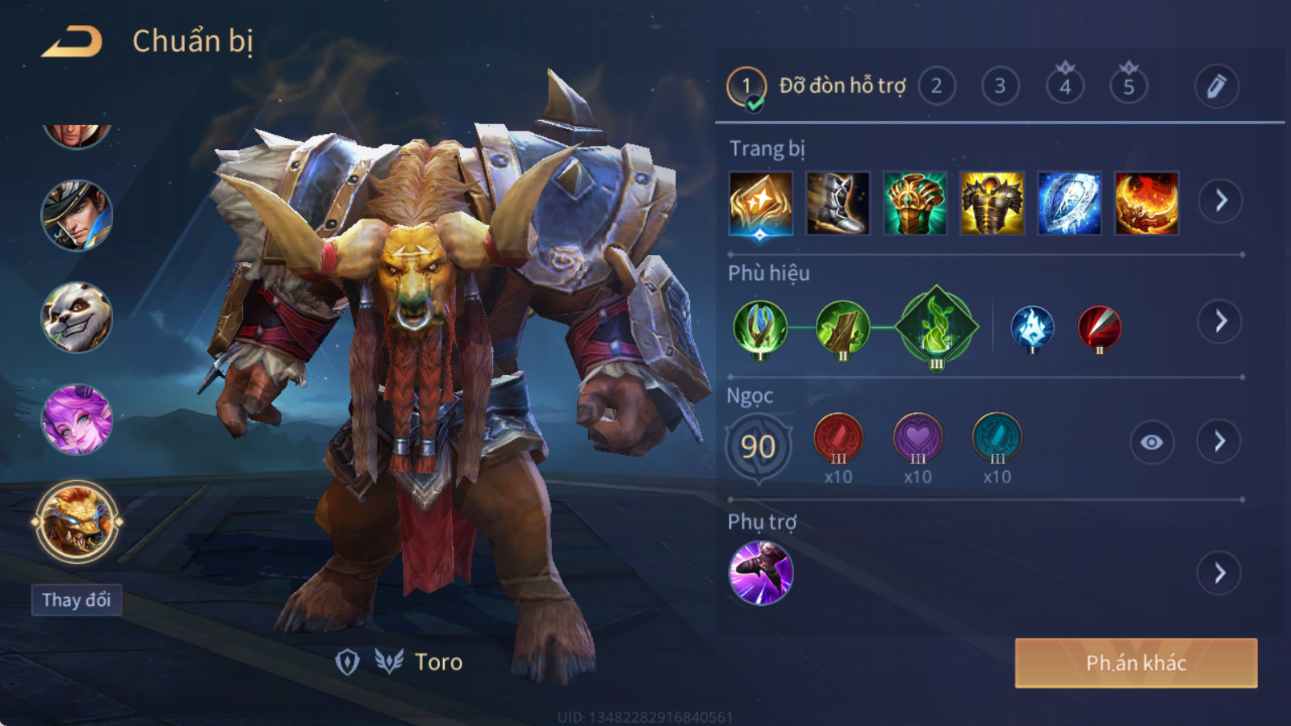Switch to loadout preset 3
Image resolution: width=1291 pixels, height=726 pixels.
[x=1000, y=86]
